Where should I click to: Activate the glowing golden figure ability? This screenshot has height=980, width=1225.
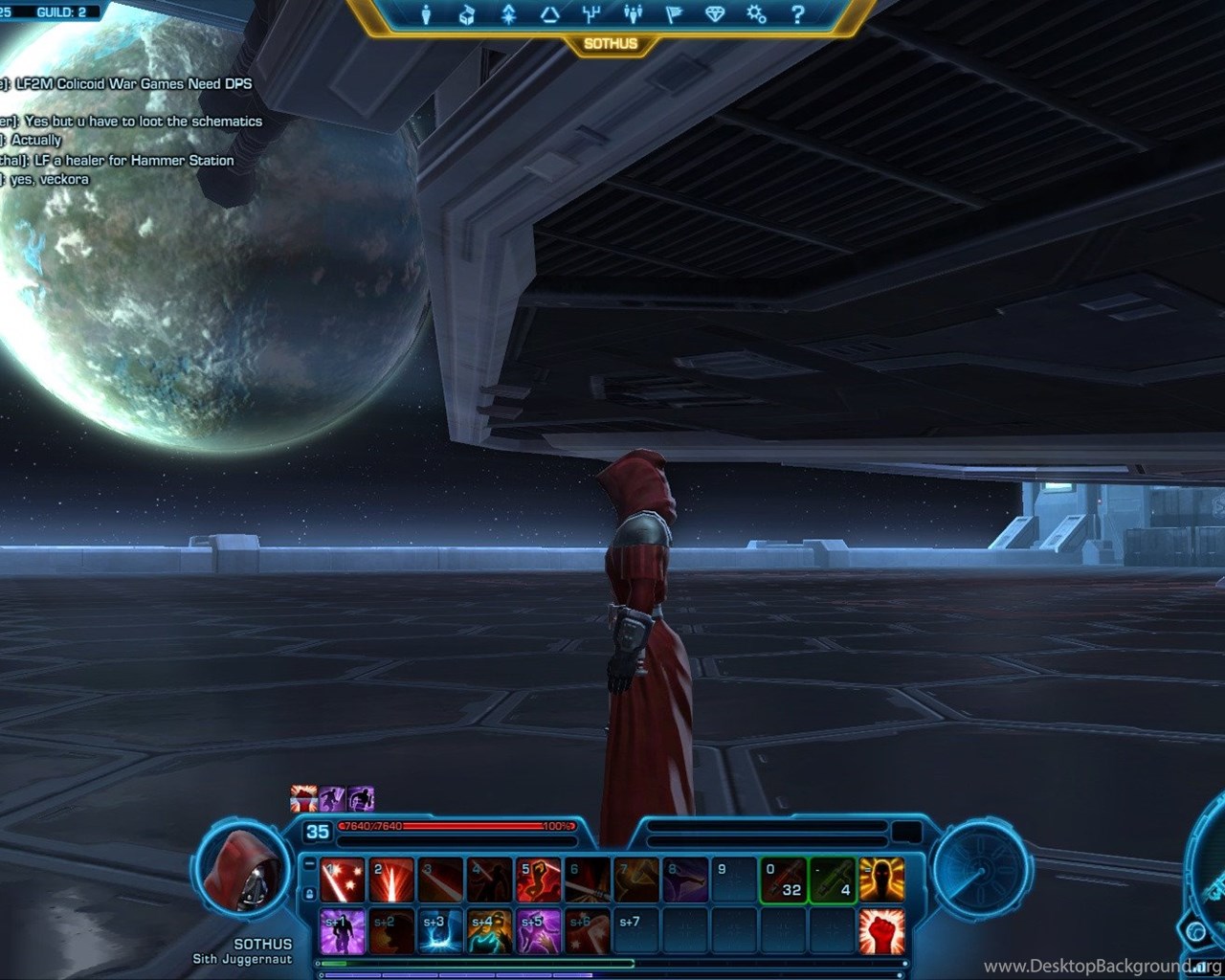(x=881, y=880)
